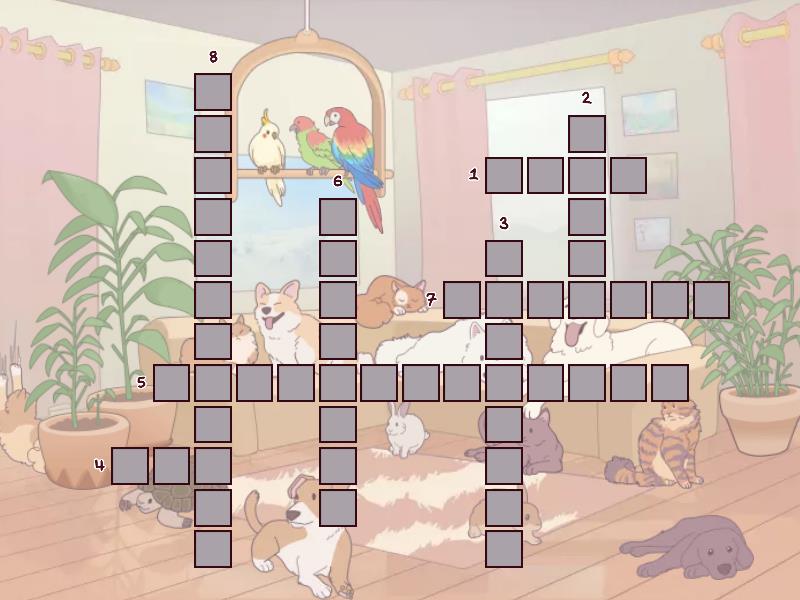The image size is (800, 600).
Task: Select the bottom cell of 3 down
Action: 504,549
